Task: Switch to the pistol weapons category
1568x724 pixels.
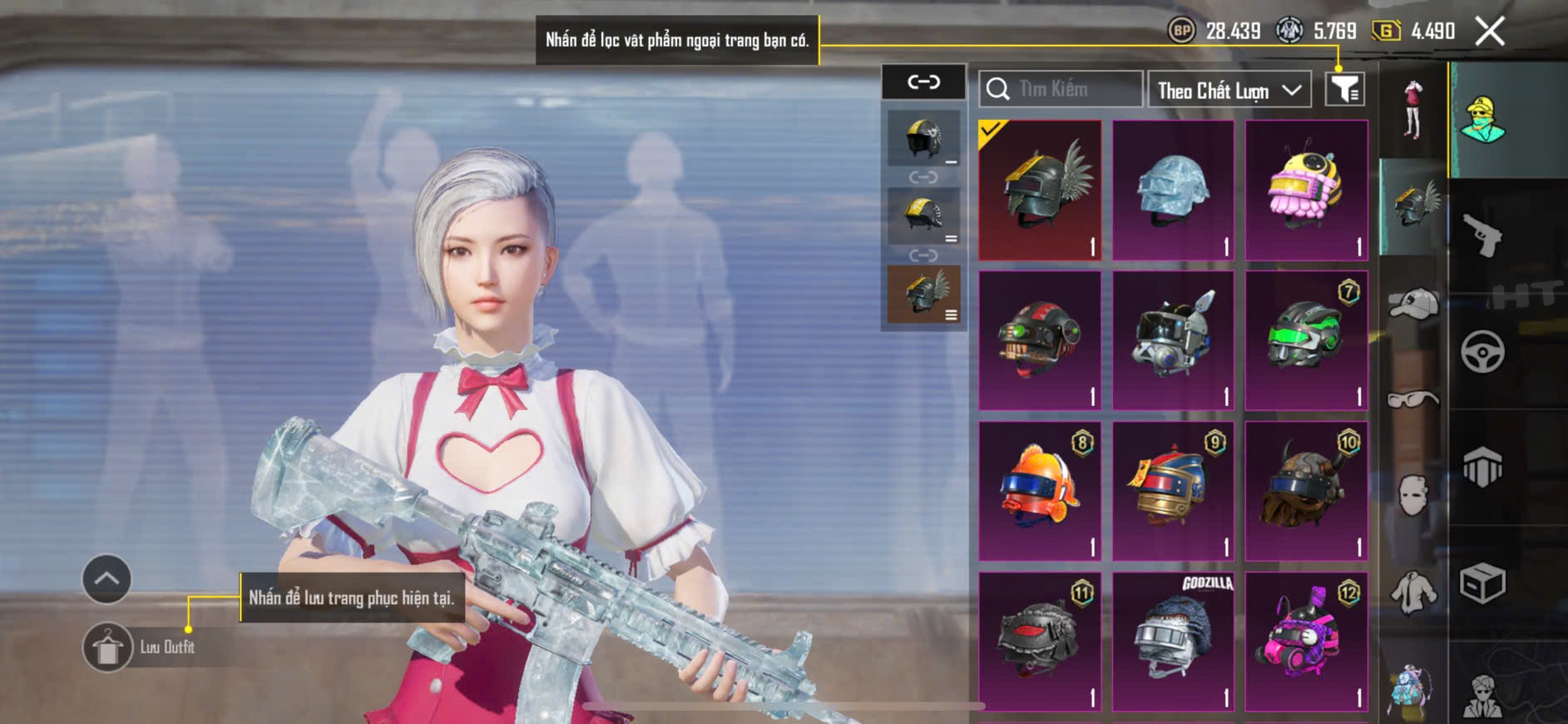Action: (x=1482, y=237)
